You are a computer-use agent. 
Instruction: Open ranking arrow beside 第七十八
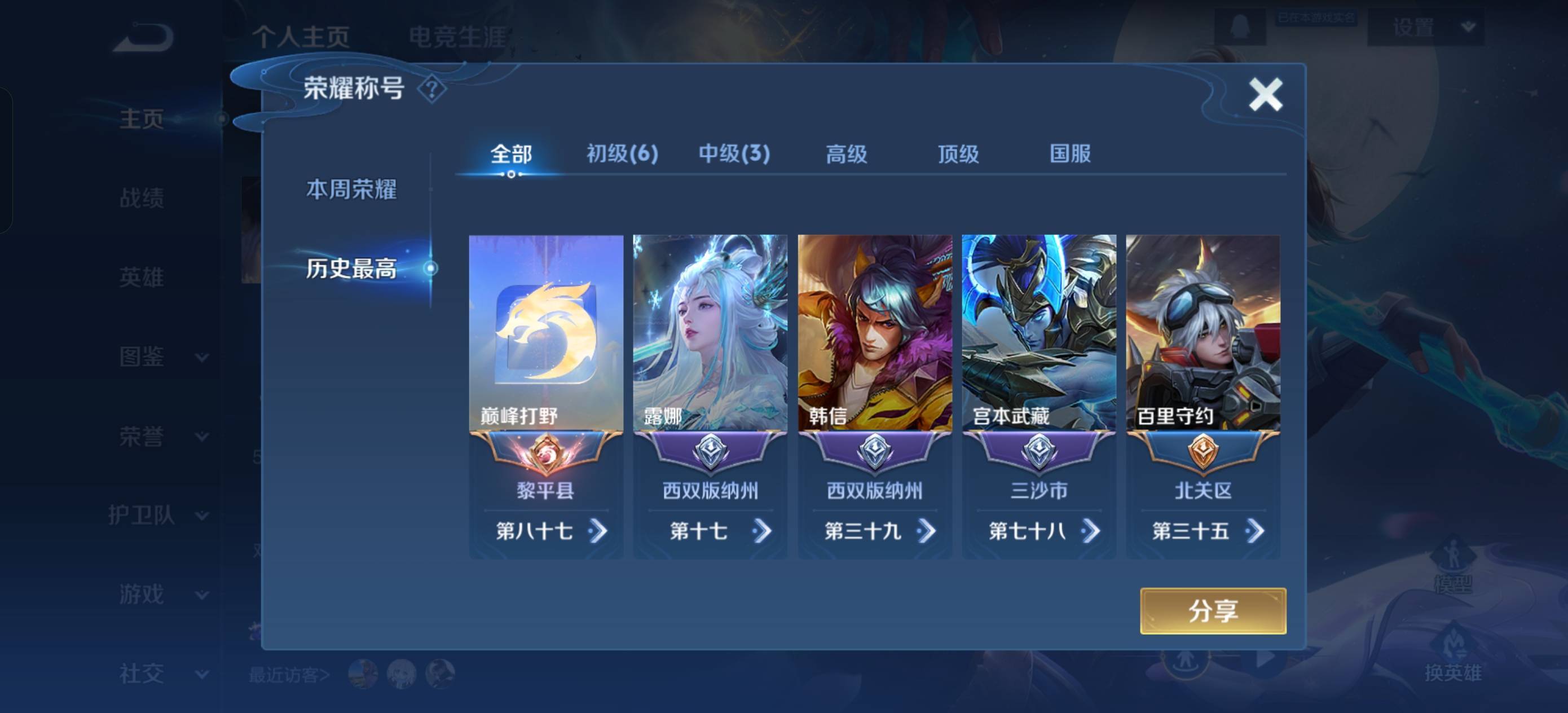1091,531
